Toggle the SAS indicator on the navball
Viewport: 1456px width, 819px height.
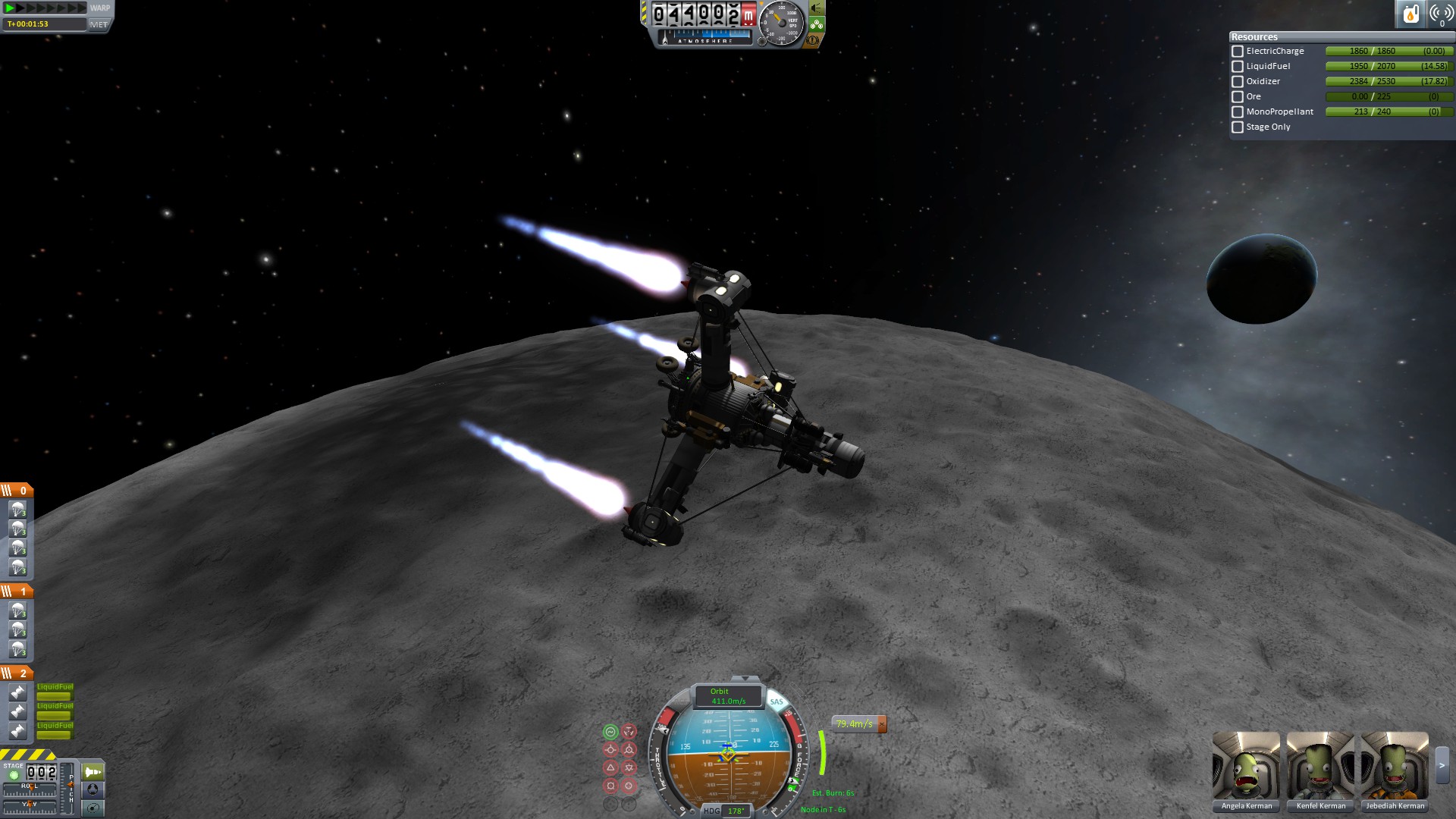(x=777, y=701)
